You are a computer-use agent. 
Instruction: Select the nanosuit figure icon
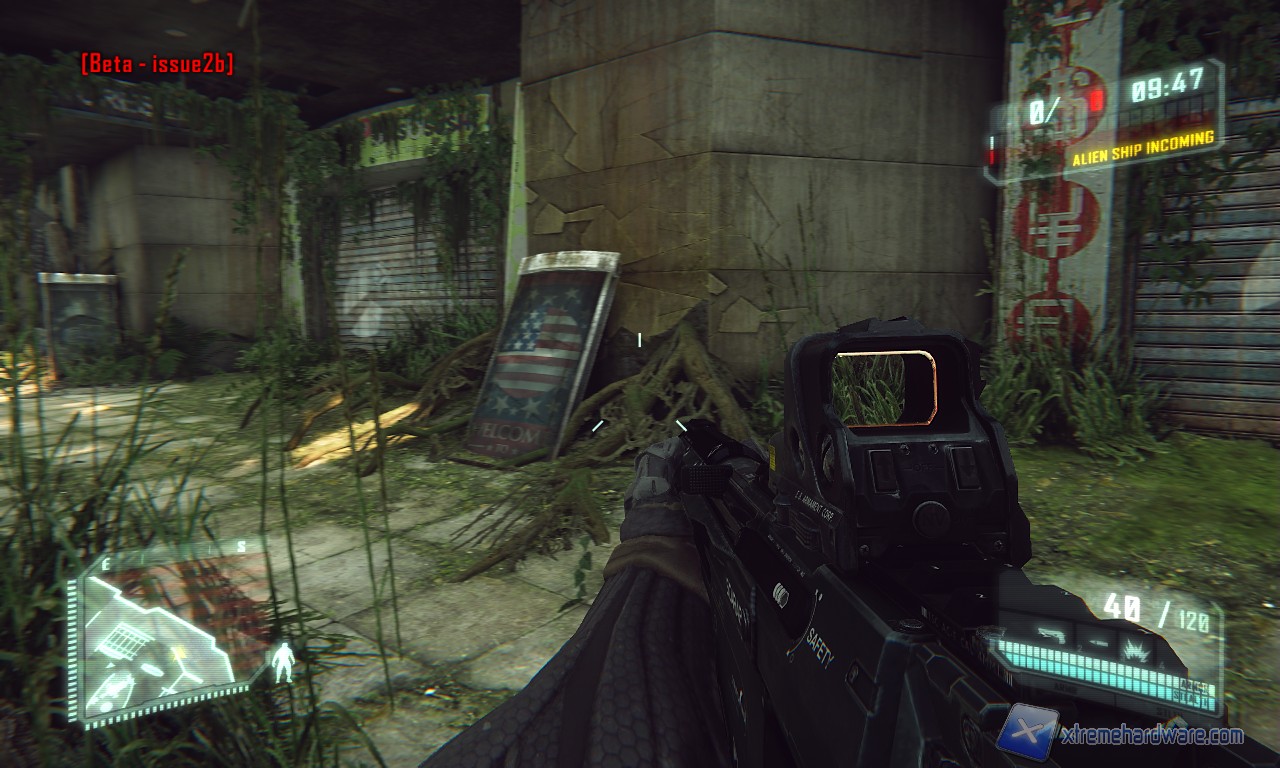(284, 662)
